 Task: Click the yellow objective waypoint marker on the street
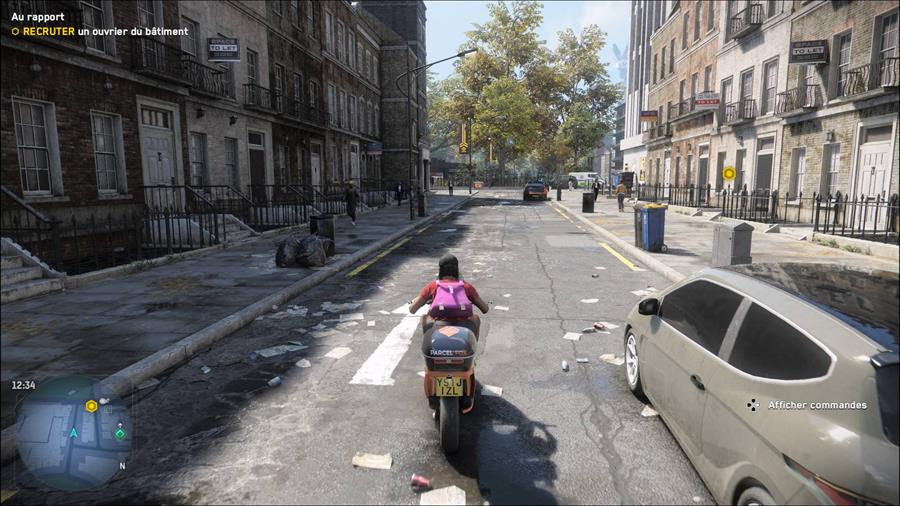point(729,173)
